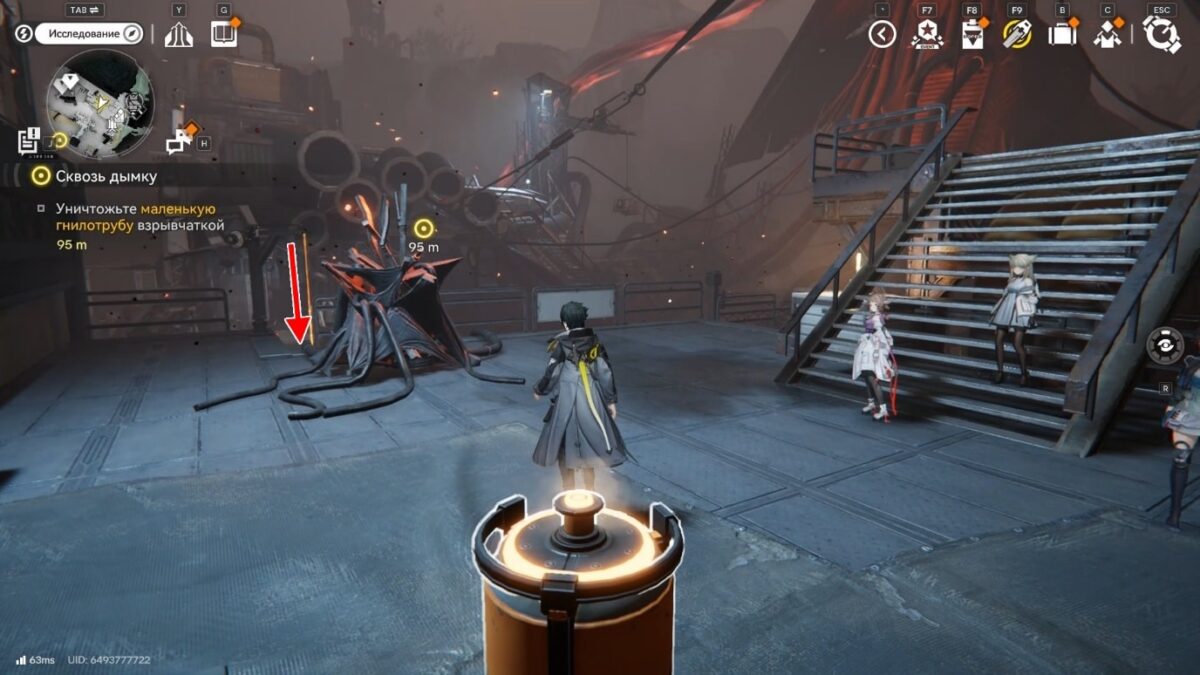The height and width of the screenshot is (675, 1200).
Task: Open the mission log icon beside minimap
Action: point(29,141)
